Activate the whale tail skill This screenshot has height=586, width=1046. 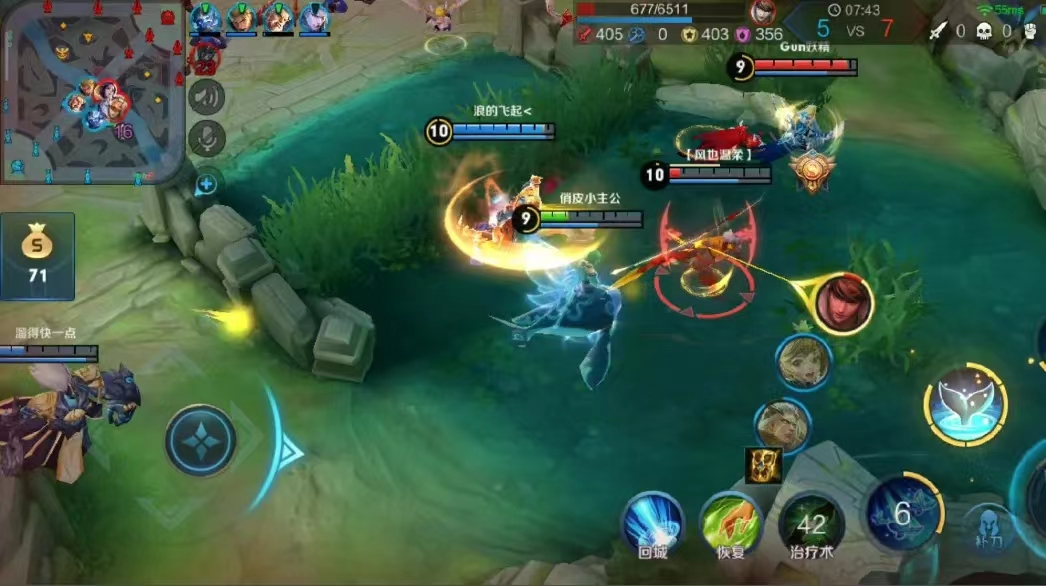tap(966, 404)
